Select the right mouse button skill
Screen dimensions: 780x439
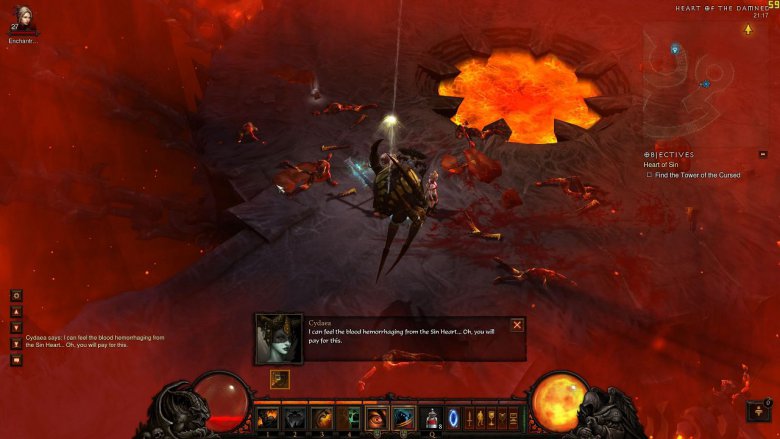(x=403, y=418)
